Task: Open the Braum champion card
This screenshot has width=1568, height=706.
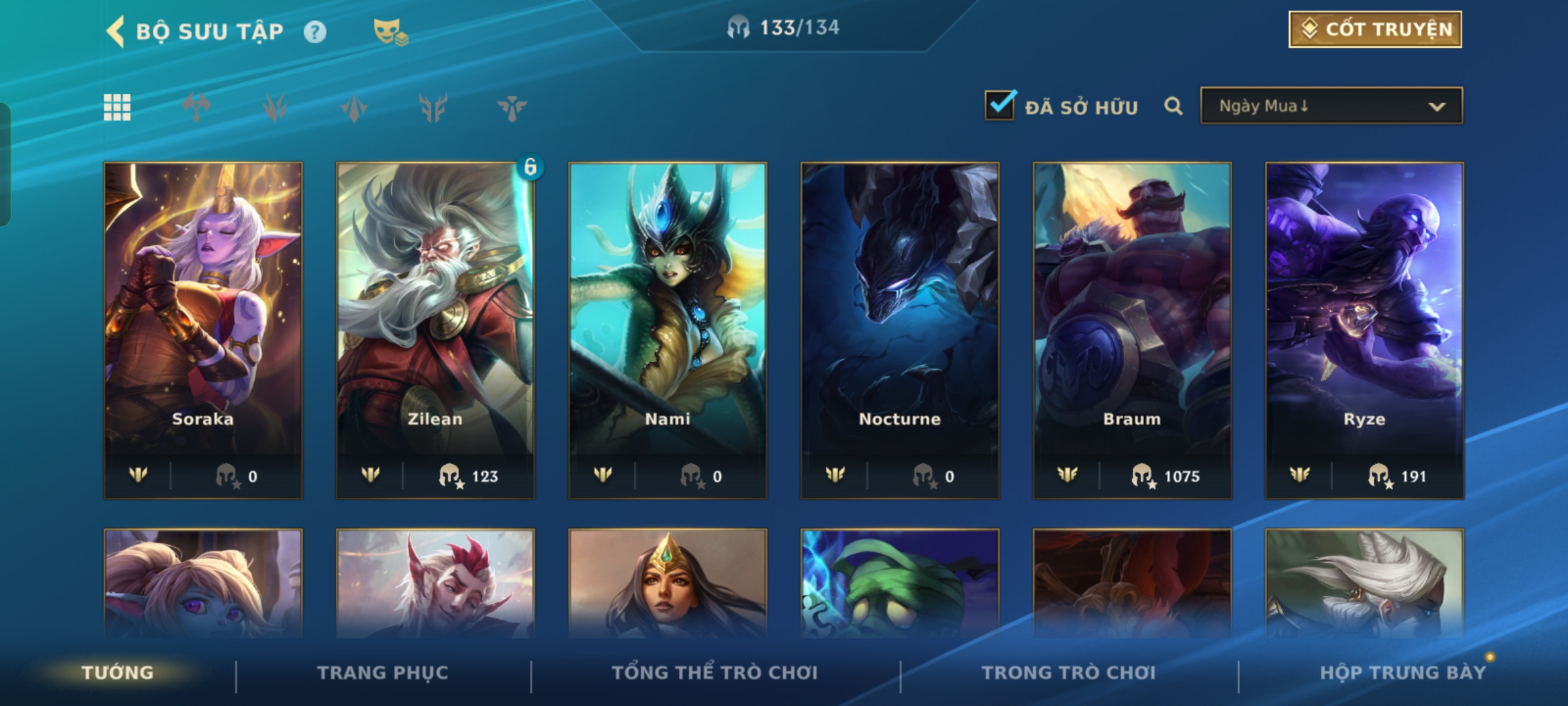Action: (x=1132, y=330)
